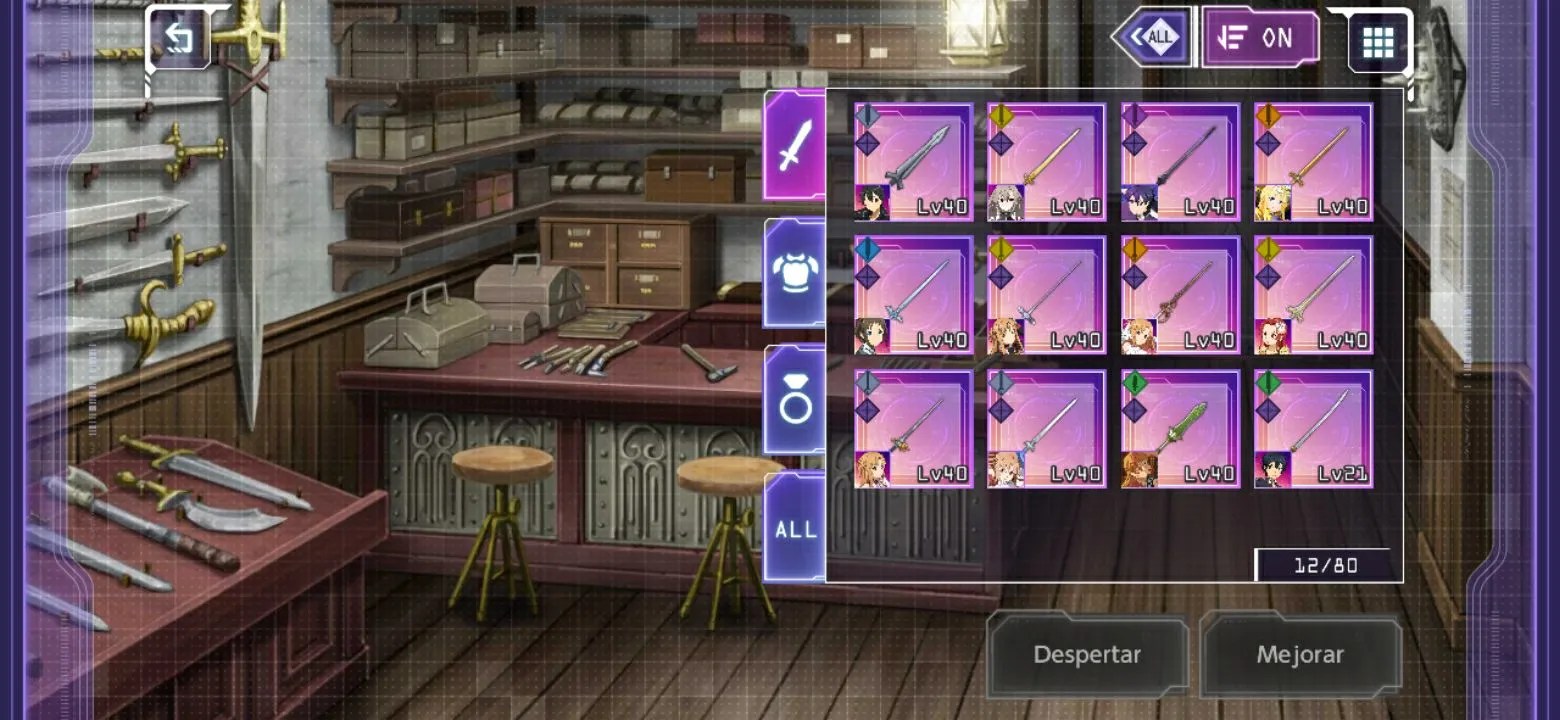The image size is (1560, 720).
Task: Pick the golden sword with the orange emblem
Action: pyautogui.click(x=1313, y=161)
